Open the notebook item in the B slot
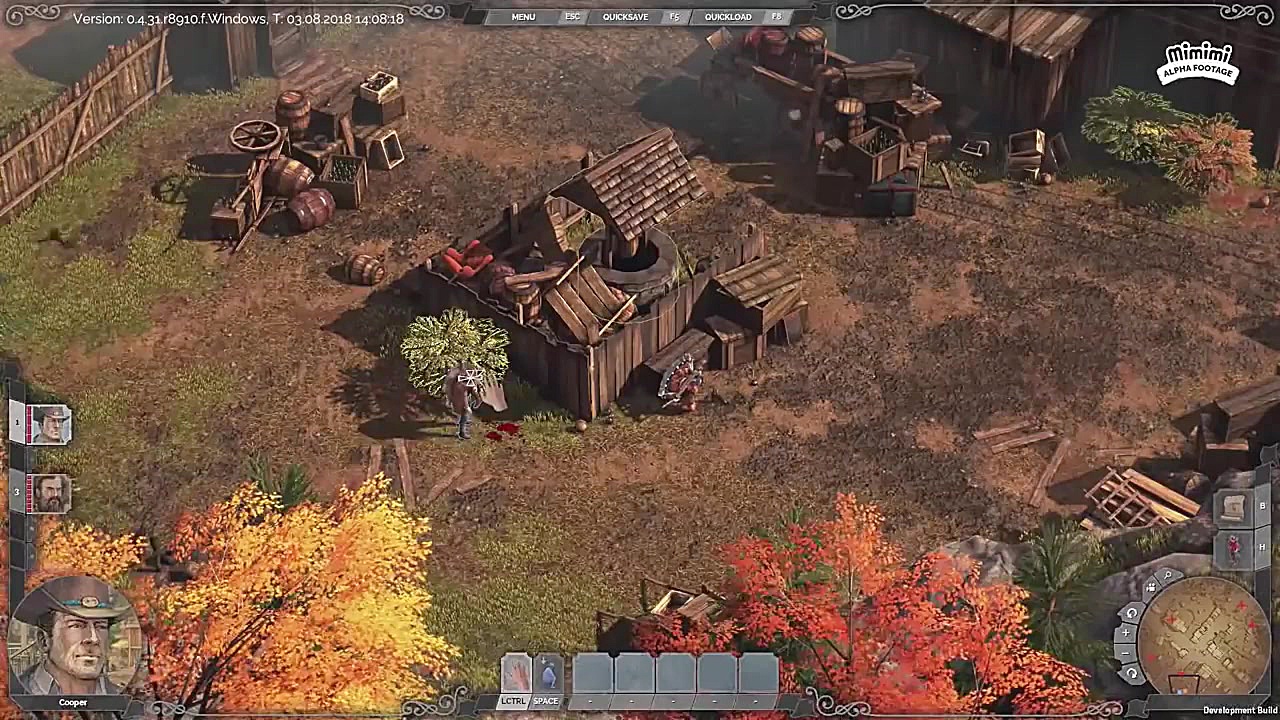 pyautogui.click(x=1233, y=506)
